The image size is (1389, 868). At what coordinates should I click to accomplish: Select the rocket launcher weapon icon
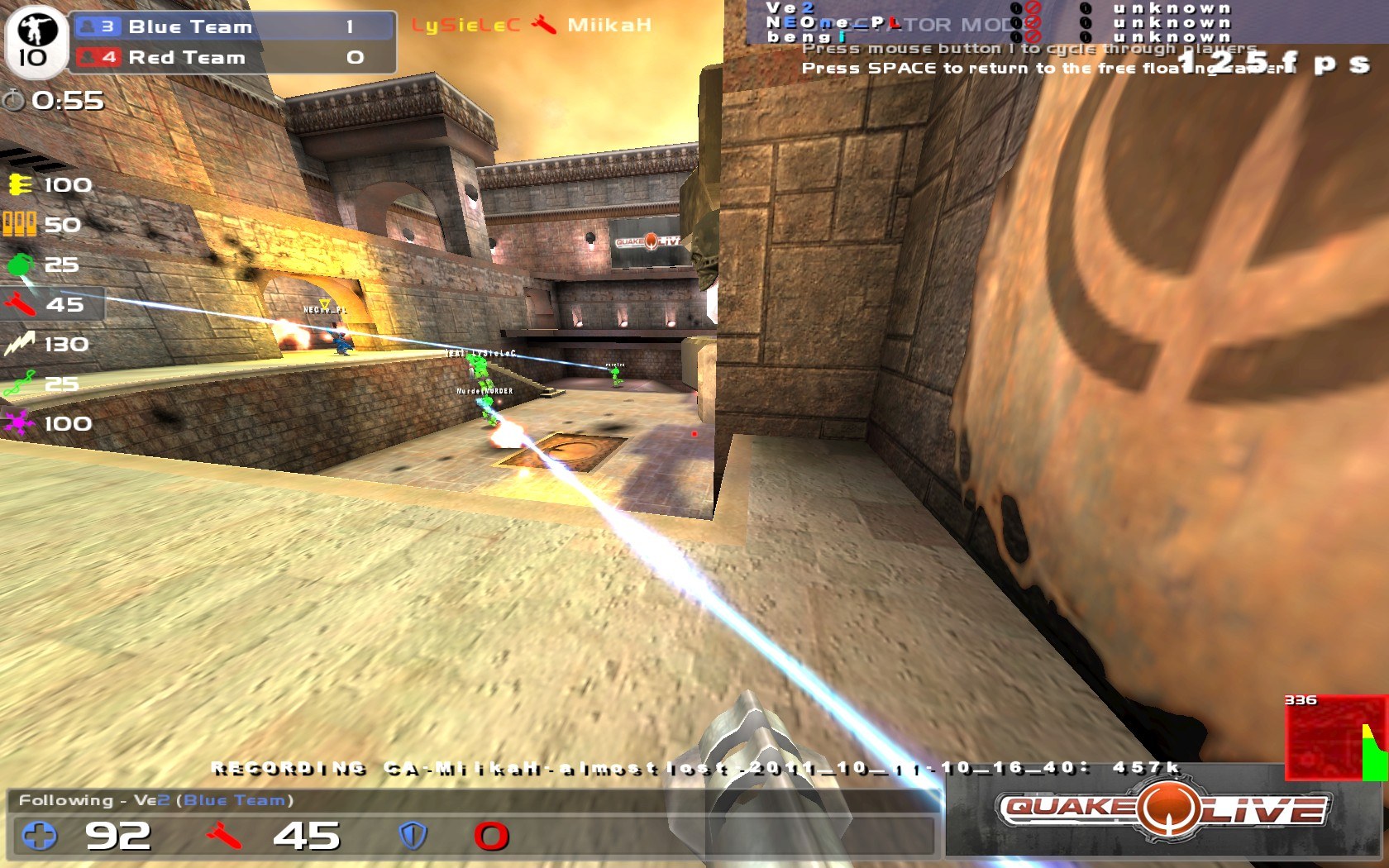point(18,303)
